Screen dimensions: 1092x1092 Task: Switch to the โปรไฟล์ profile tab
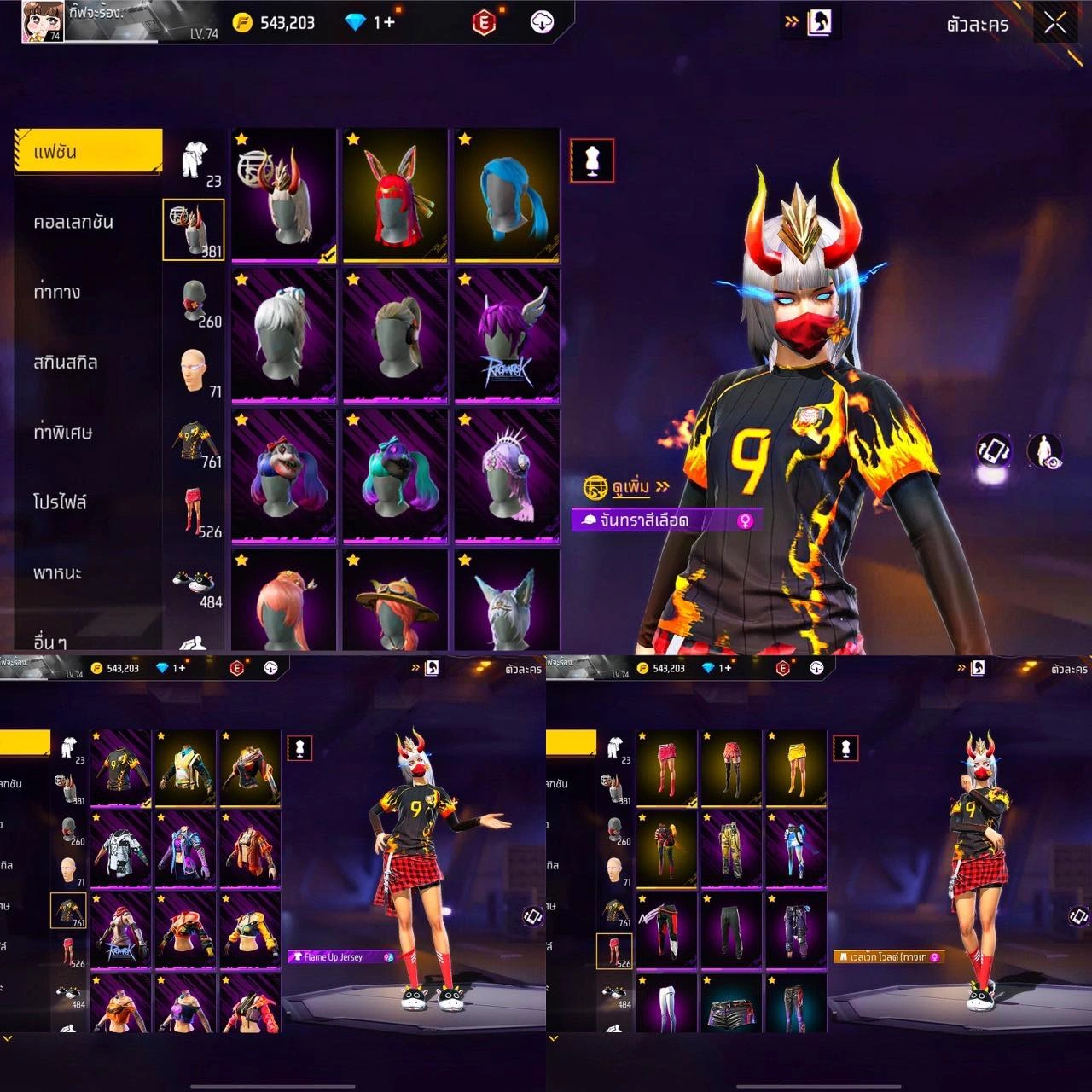click(x=60, y=502)
